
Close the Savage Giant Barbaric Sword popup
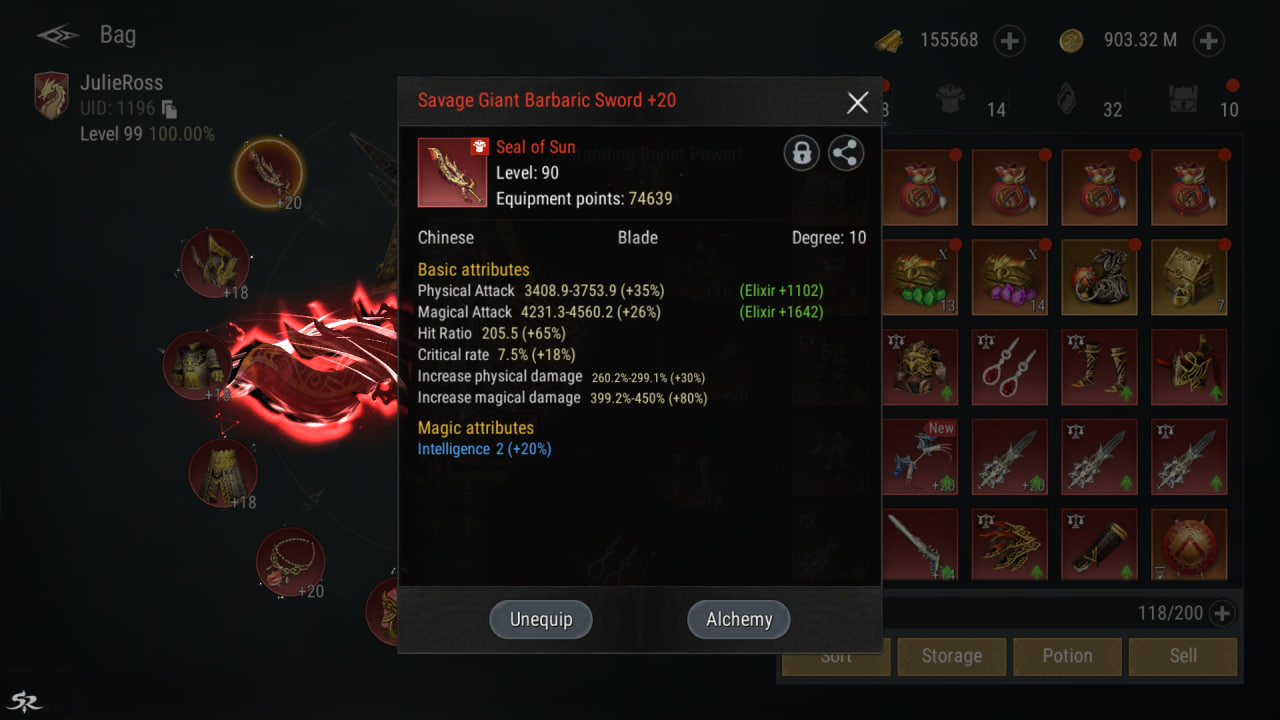coord(857,101)
